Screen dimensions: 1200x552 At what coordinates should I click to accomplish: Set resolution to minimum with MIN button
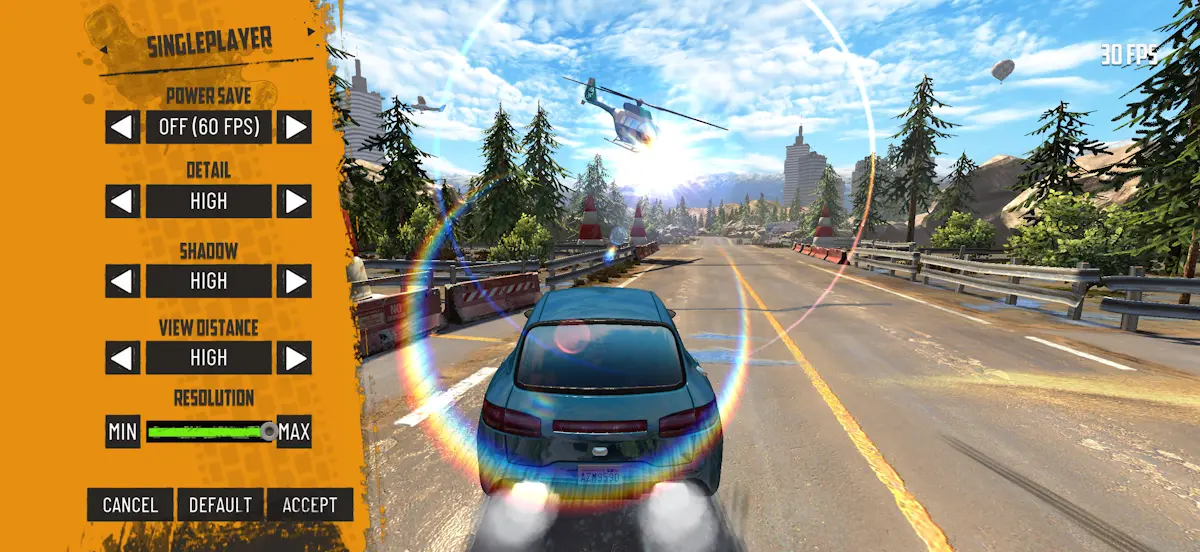(x=122, y=432)
